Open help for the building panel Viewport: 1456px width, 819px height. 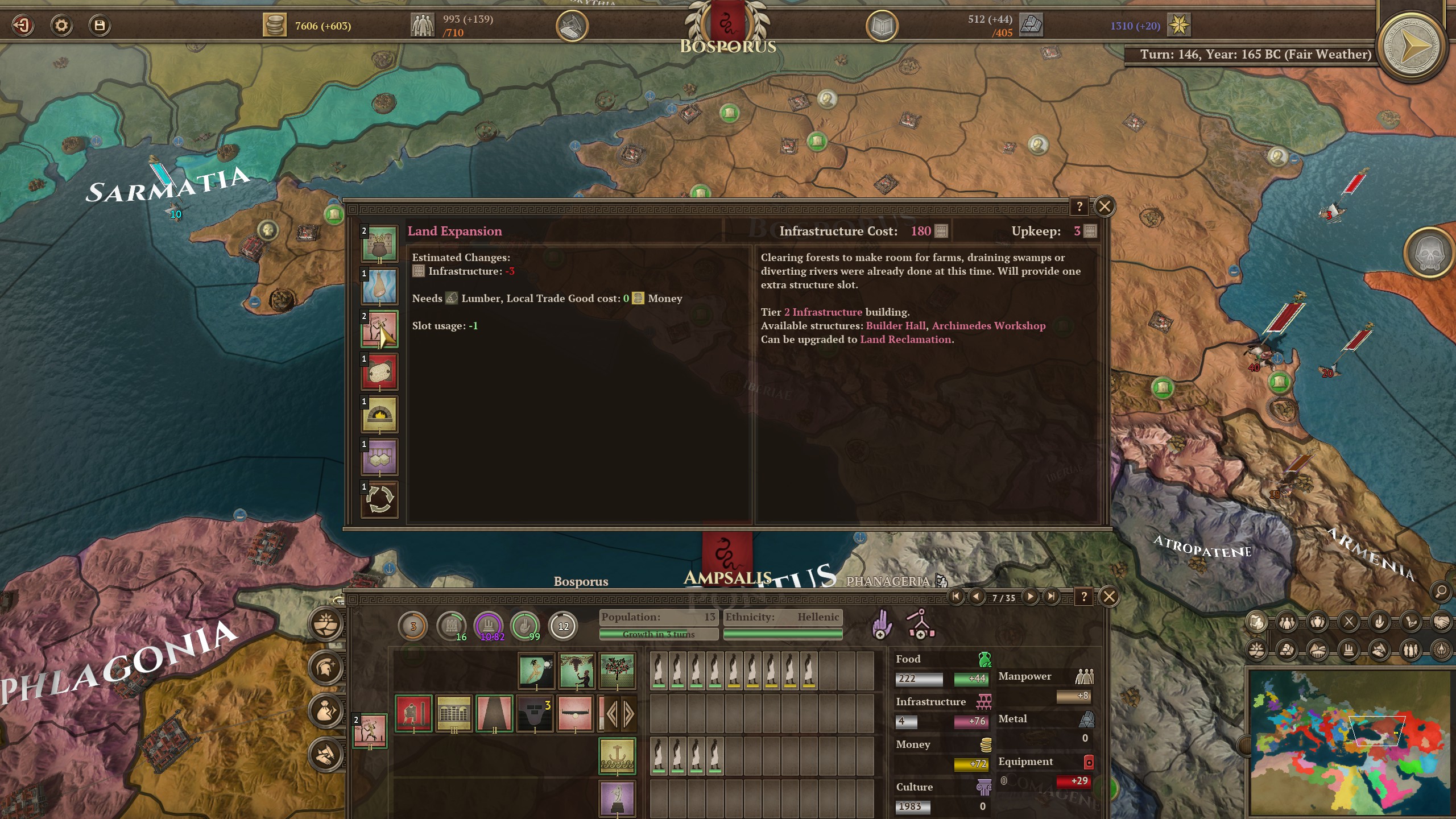[1079, 206]
